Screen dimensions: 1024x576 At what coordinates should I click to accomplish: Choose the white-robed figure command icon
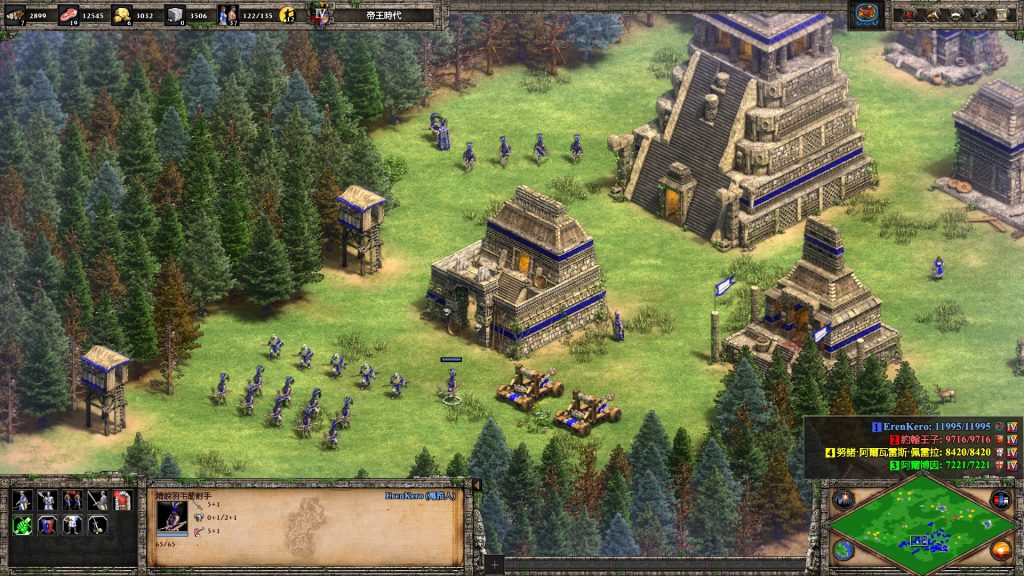point(72,525)
